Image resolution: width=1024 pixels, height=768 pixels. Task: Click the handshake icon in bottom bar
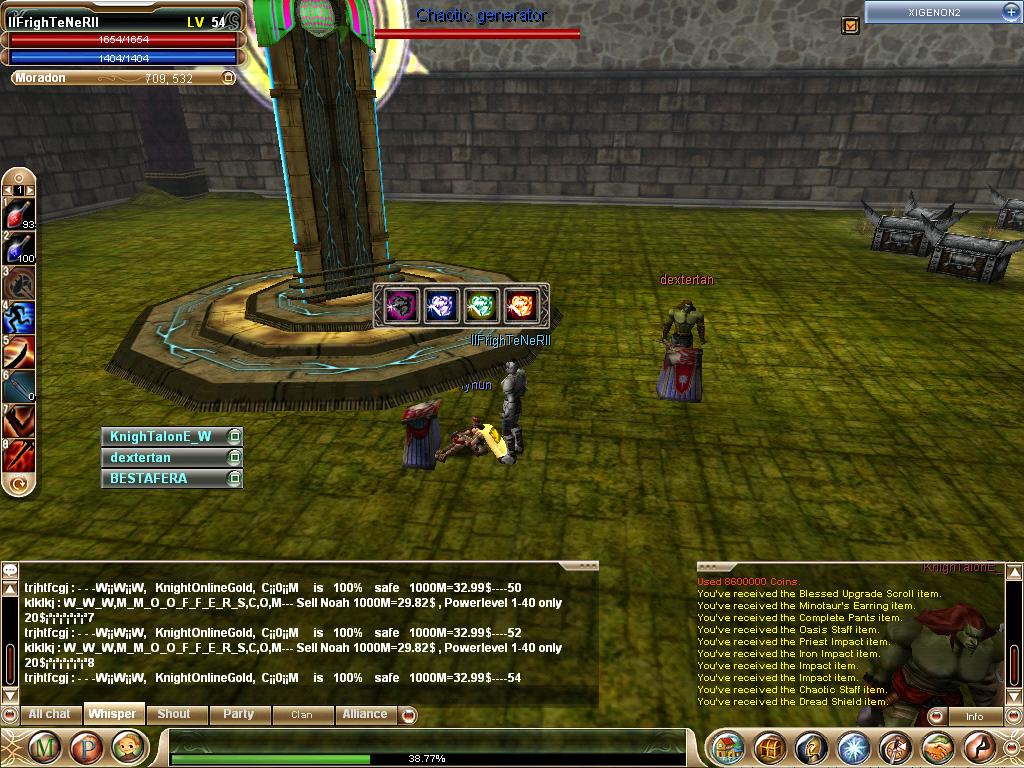click(x=937, y=747)
